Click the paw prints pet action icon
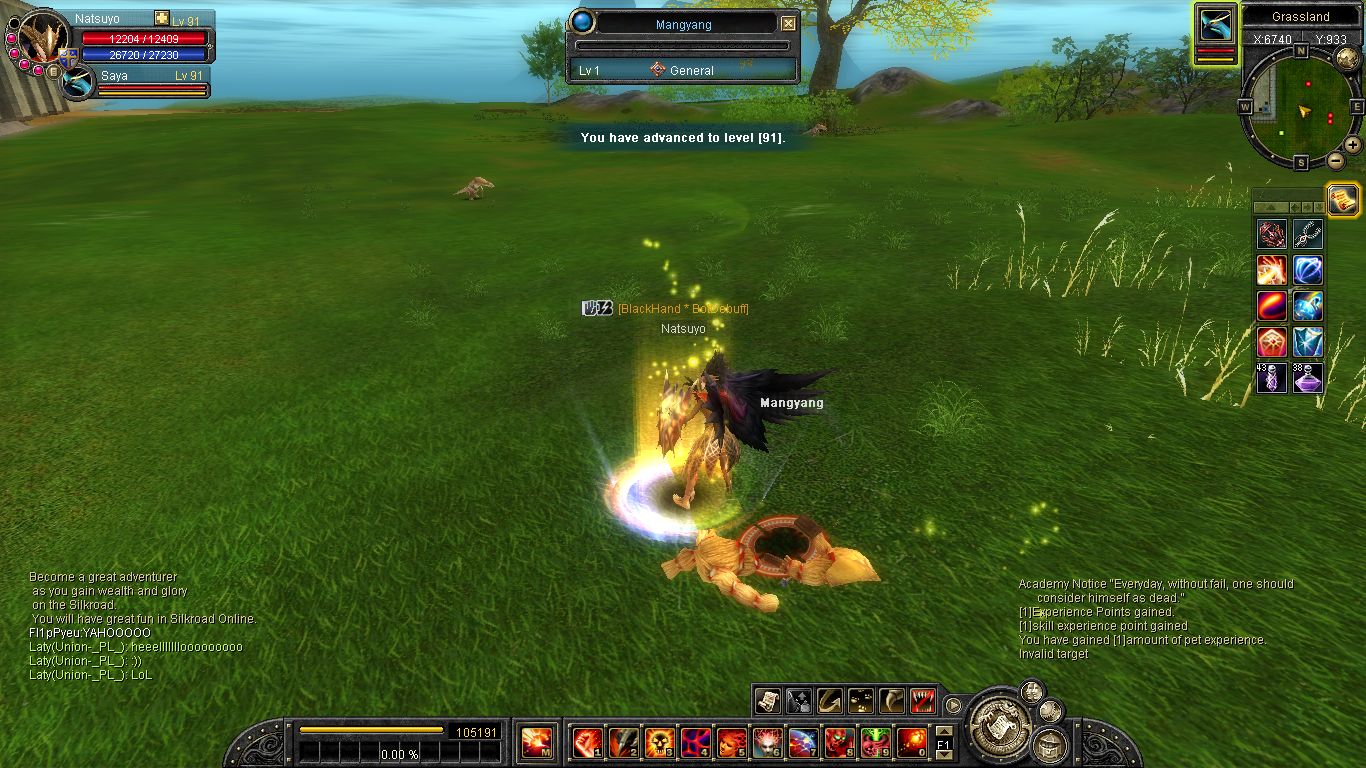This screenshot has width=1366, height=768. [x=860, y=700]
